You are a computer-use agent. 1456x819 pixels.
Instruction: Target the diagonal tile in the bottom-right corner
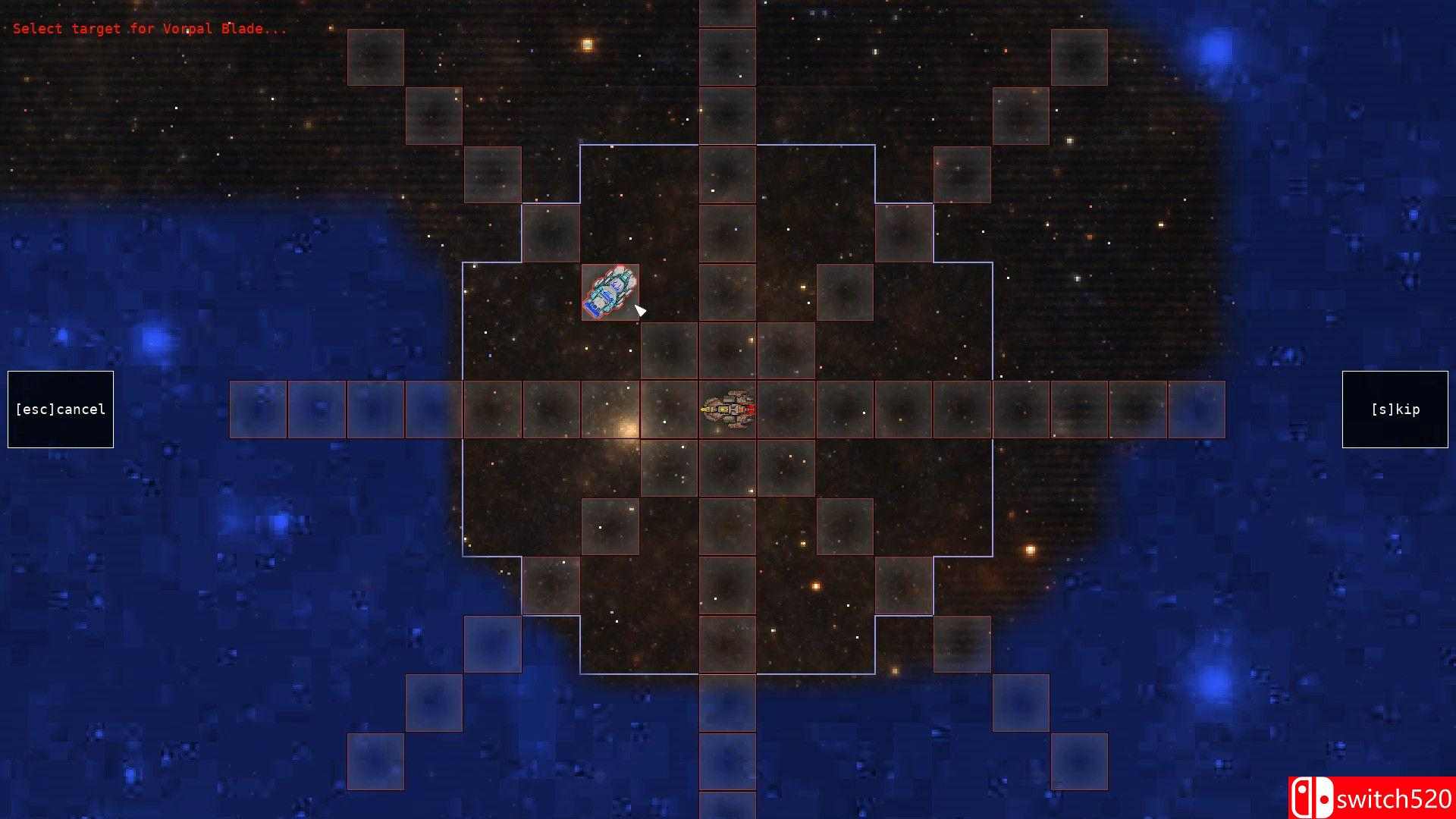pos(1079,761)
